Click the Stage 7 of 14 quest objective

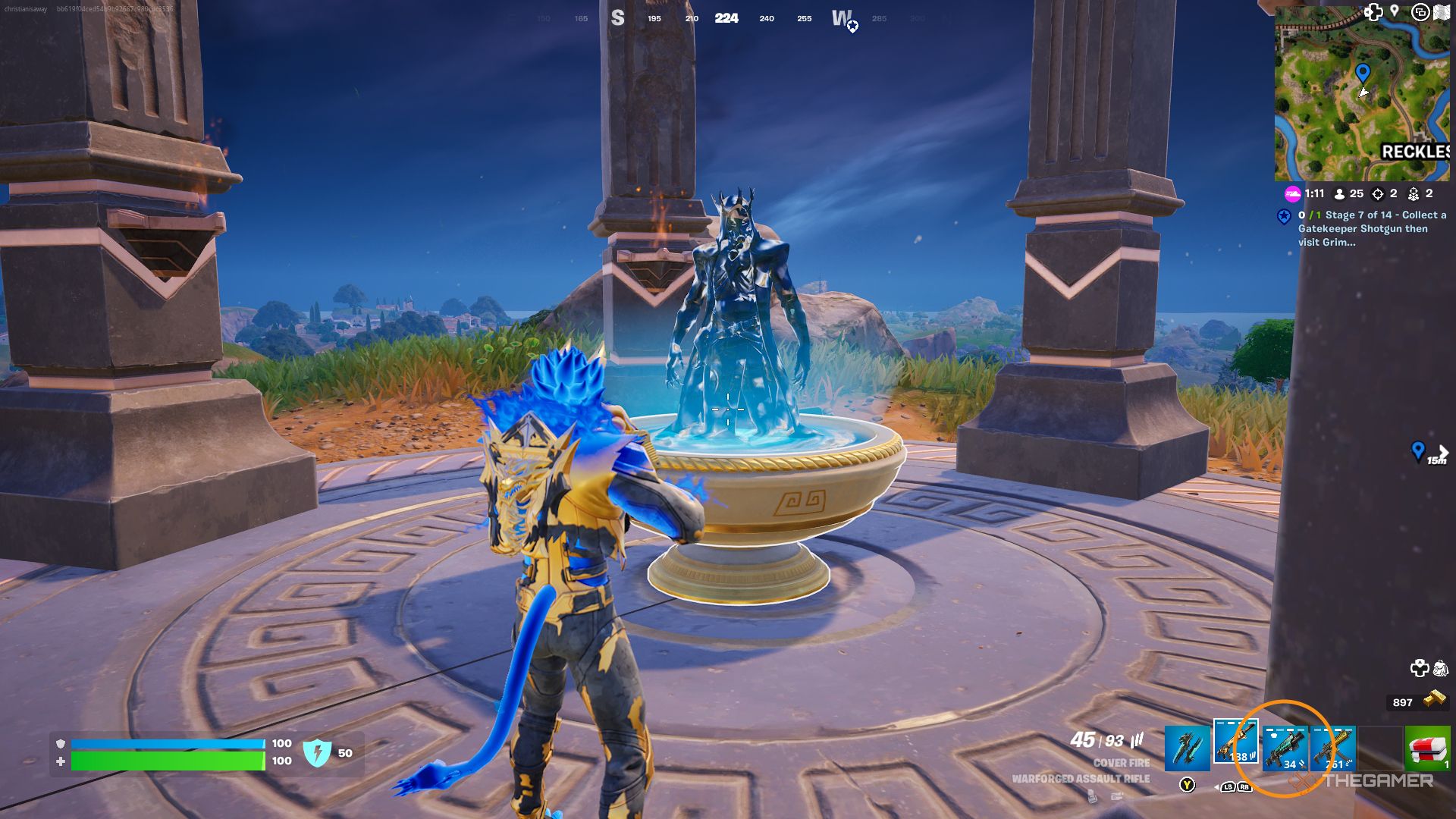point(1365,215)
